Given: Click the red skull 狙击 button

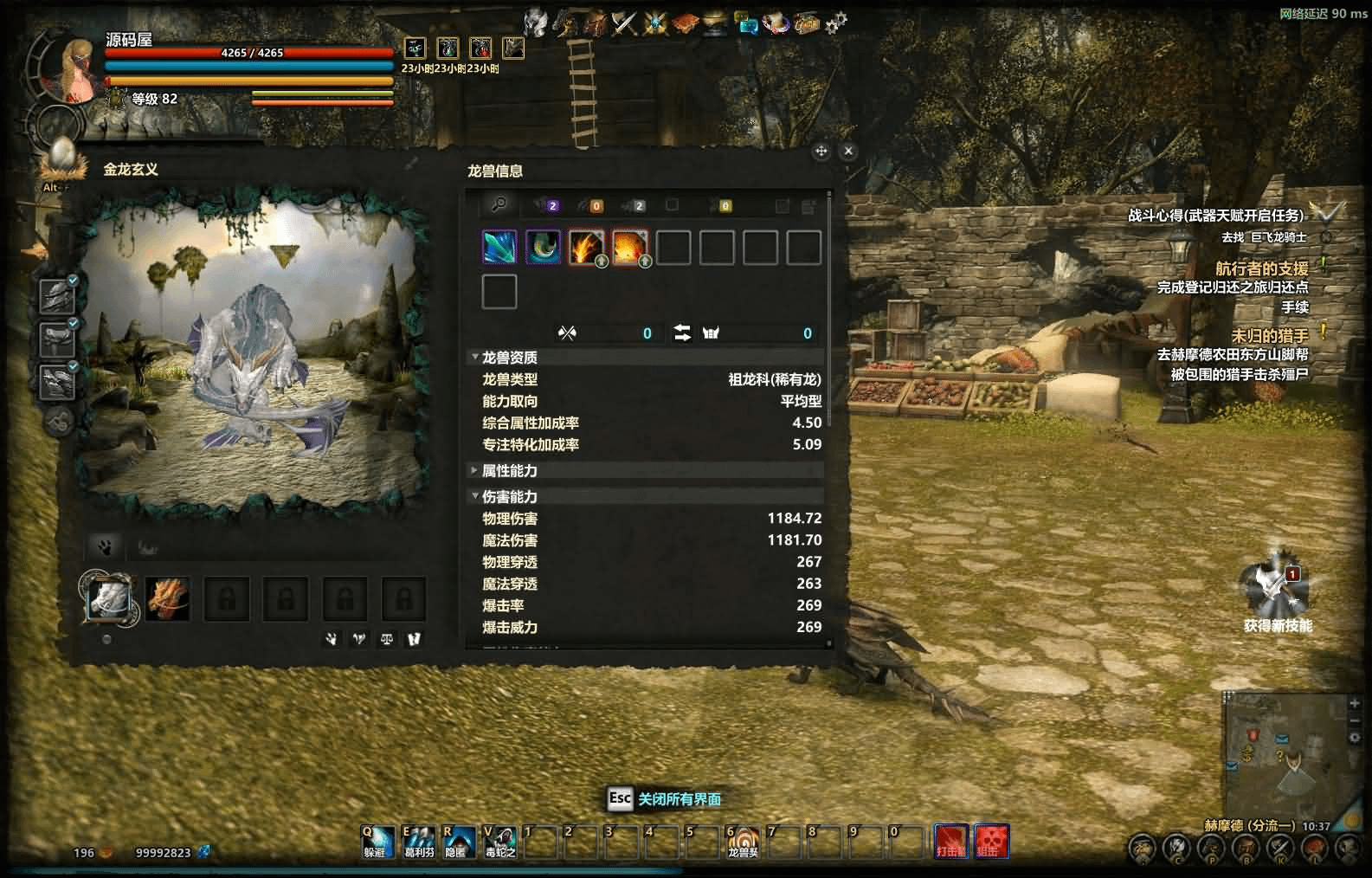Looking at the screenshot, I should click(x=991, y=841).
